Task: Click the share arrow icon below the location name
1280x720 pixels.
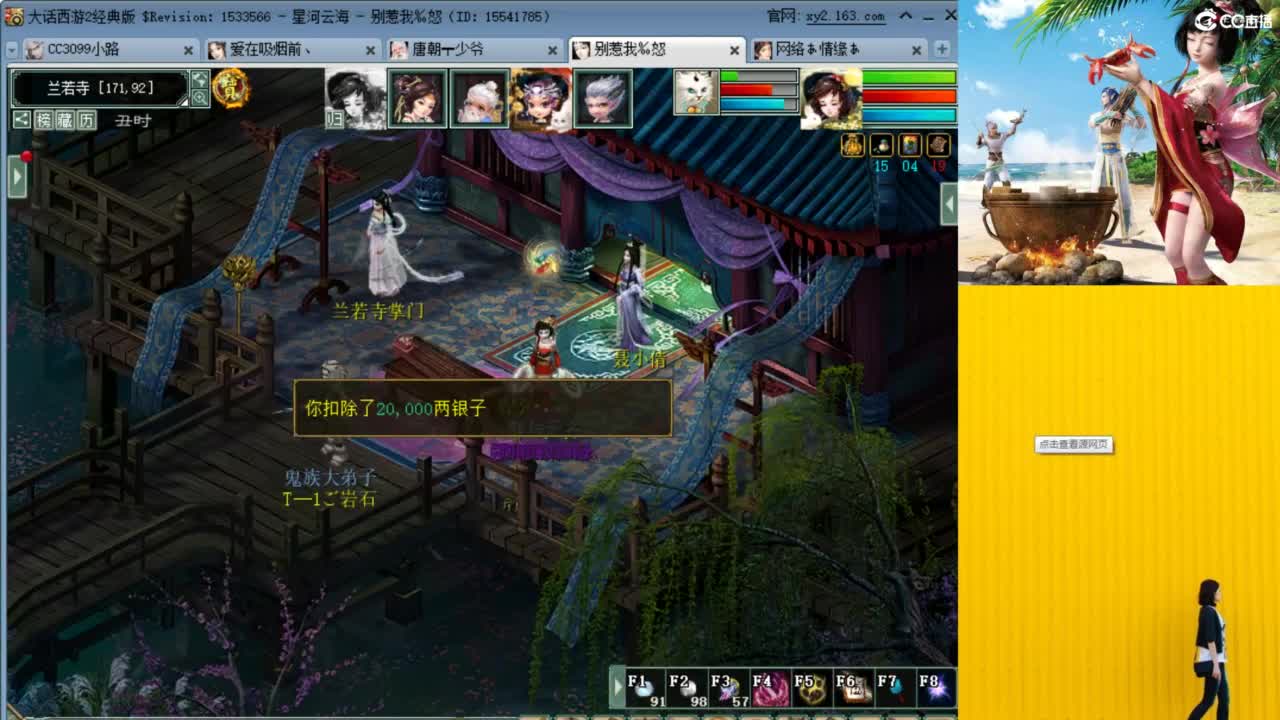Action: pyautogui.click(x=20, y=119)
